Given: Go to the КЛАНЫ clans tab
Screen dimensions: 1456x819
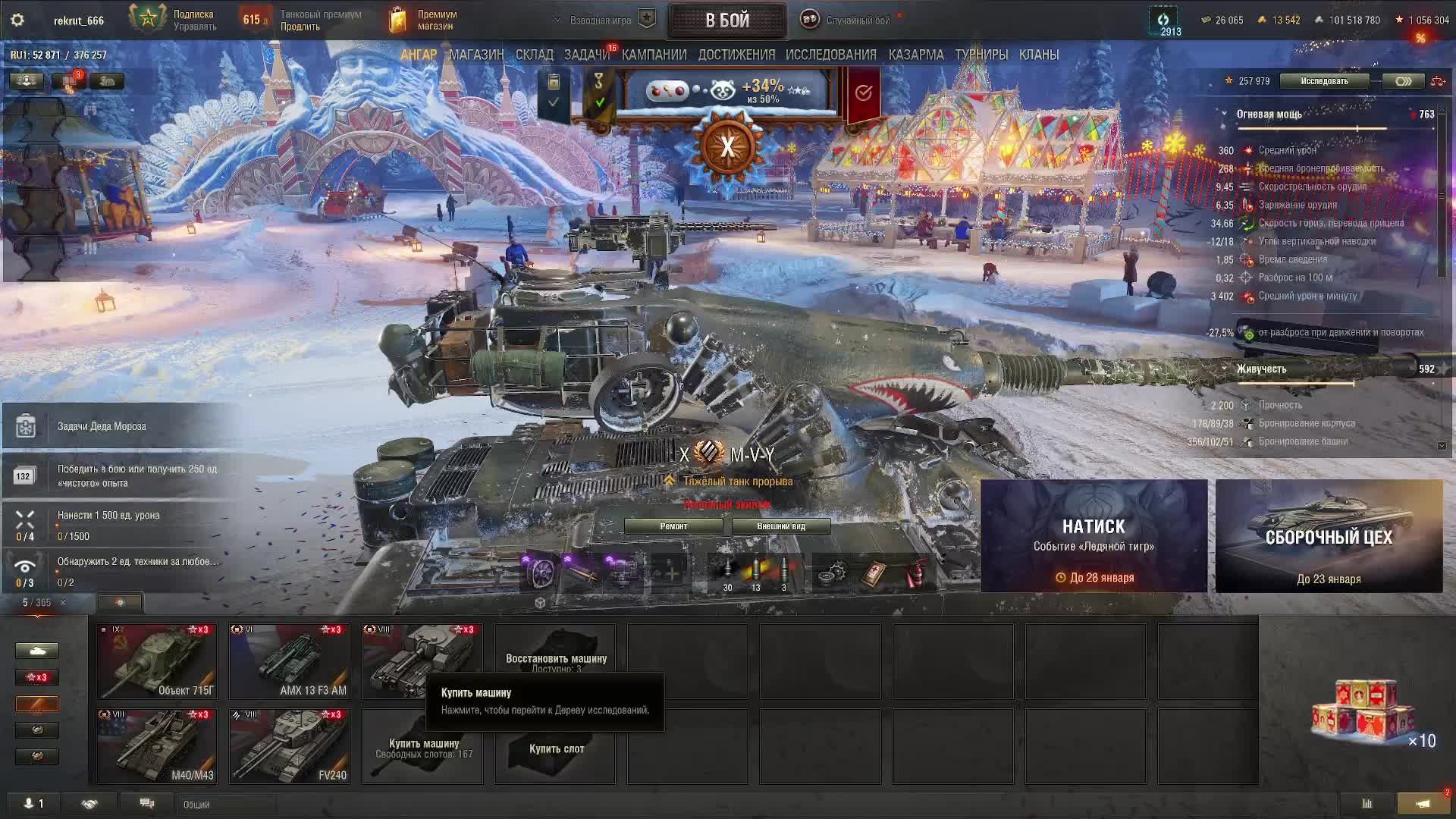Looking at the screenshot, I should pyautogui.click(x=1038, y=55).
